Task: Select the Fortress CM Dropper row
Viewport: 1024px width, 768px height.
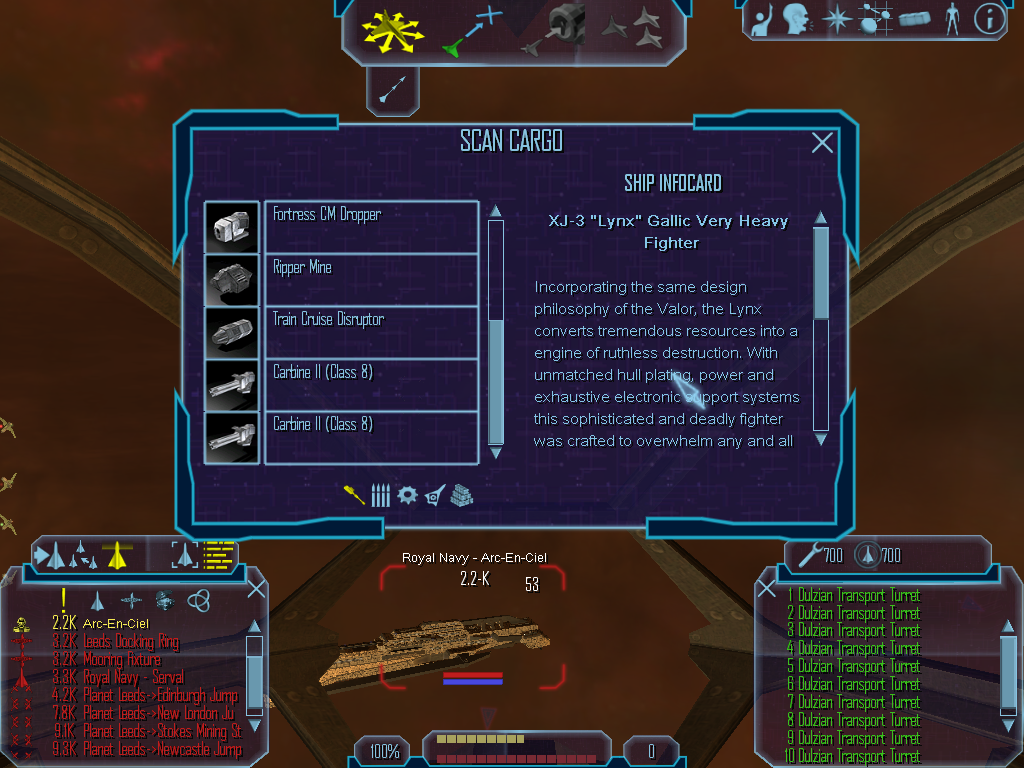Action: (x=371, y=226)
